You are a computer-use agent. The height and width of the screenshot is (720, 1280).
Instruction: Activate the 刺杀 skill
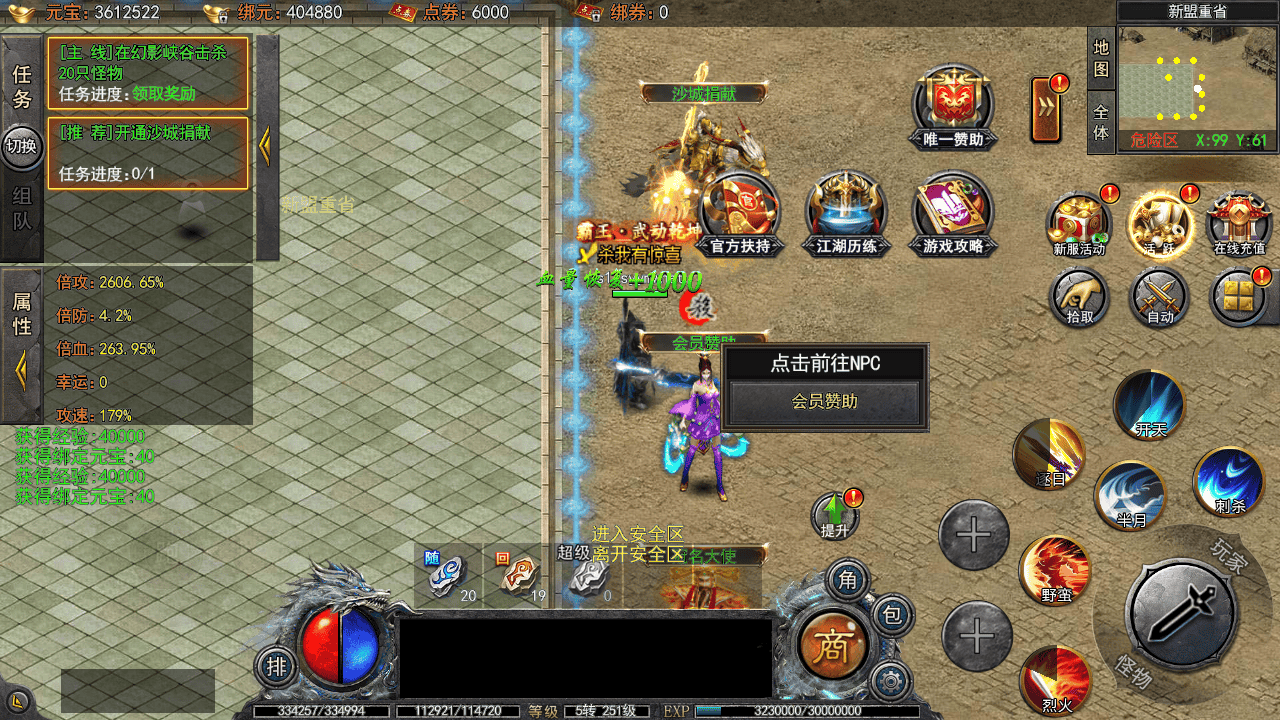coord(1229,482)
